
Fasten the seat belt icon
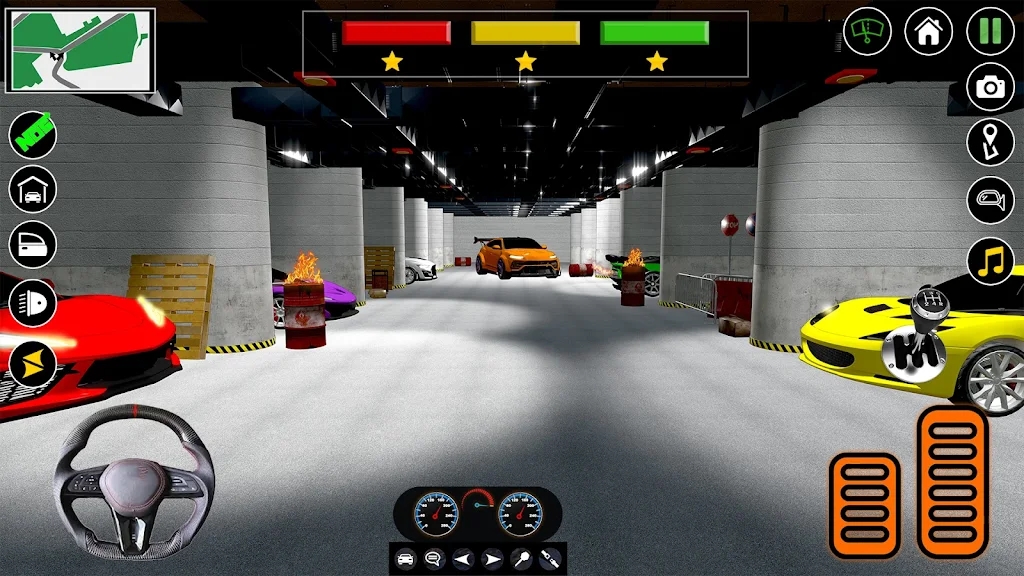click(x=548, y=559)
